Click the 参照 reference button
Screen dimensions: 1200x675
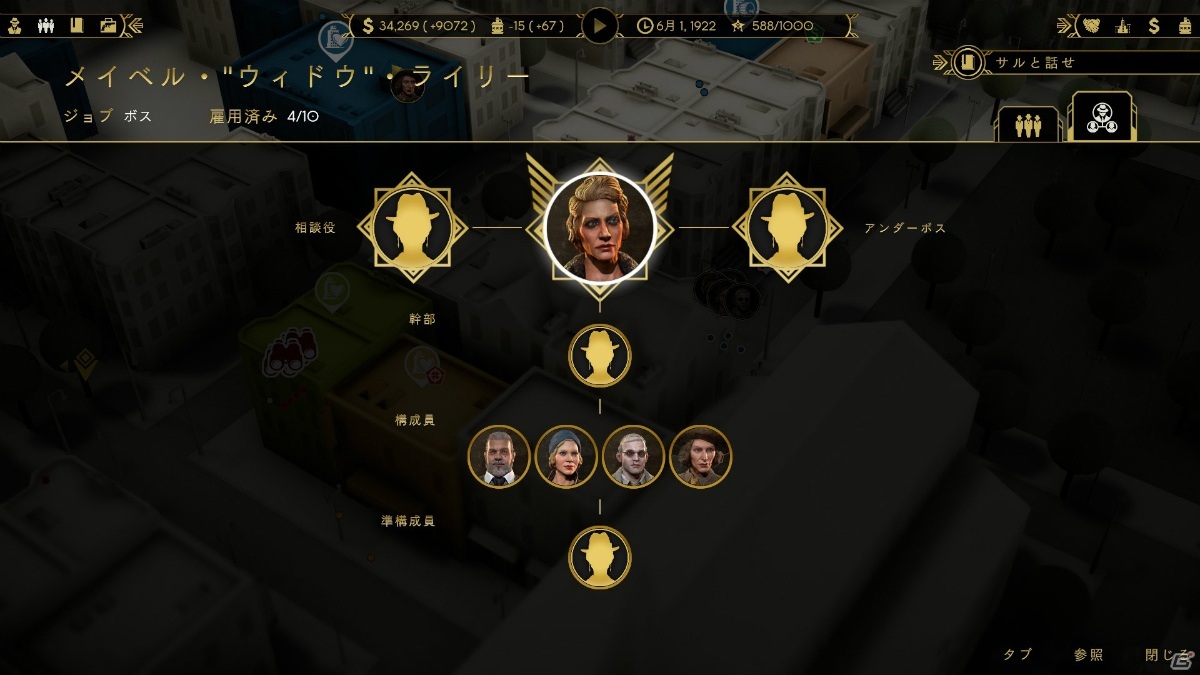coord(1089,655)
